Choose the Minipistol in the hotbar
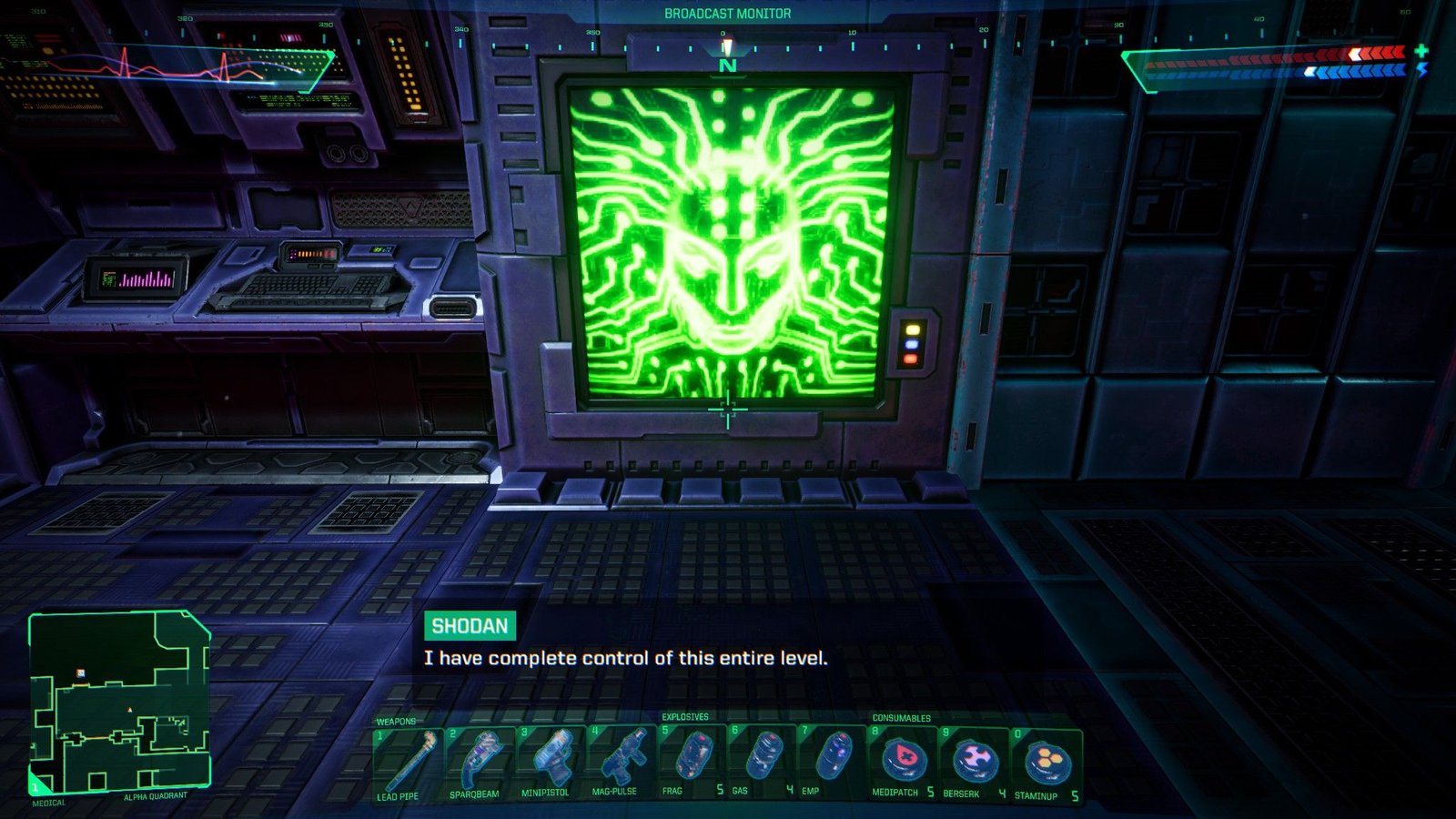This screenshot has width=1456, height=819. click(x=548, y=763)
